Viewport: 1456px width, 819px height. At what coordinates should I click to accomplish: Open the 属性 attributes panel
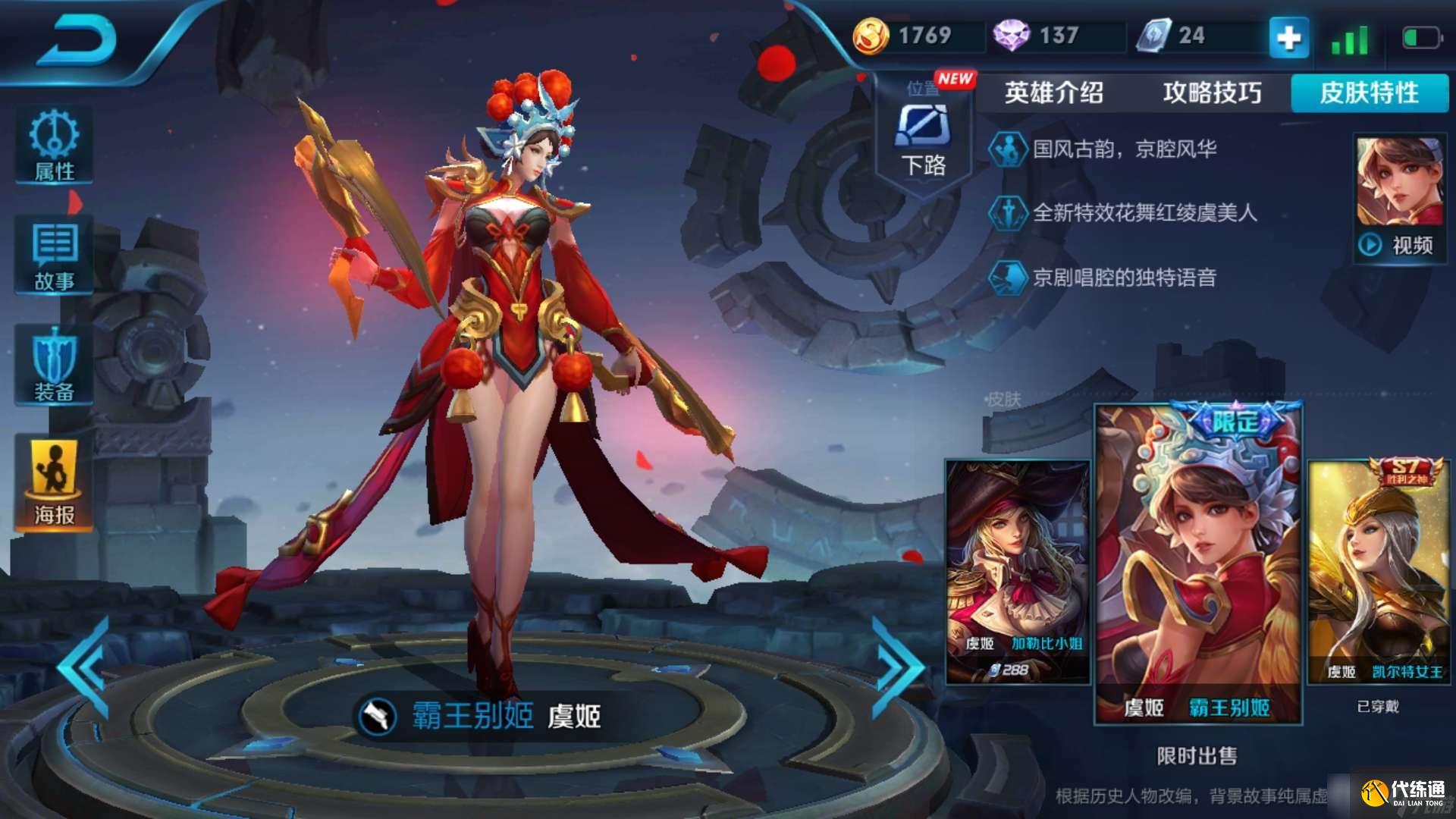tap(52, 148)
